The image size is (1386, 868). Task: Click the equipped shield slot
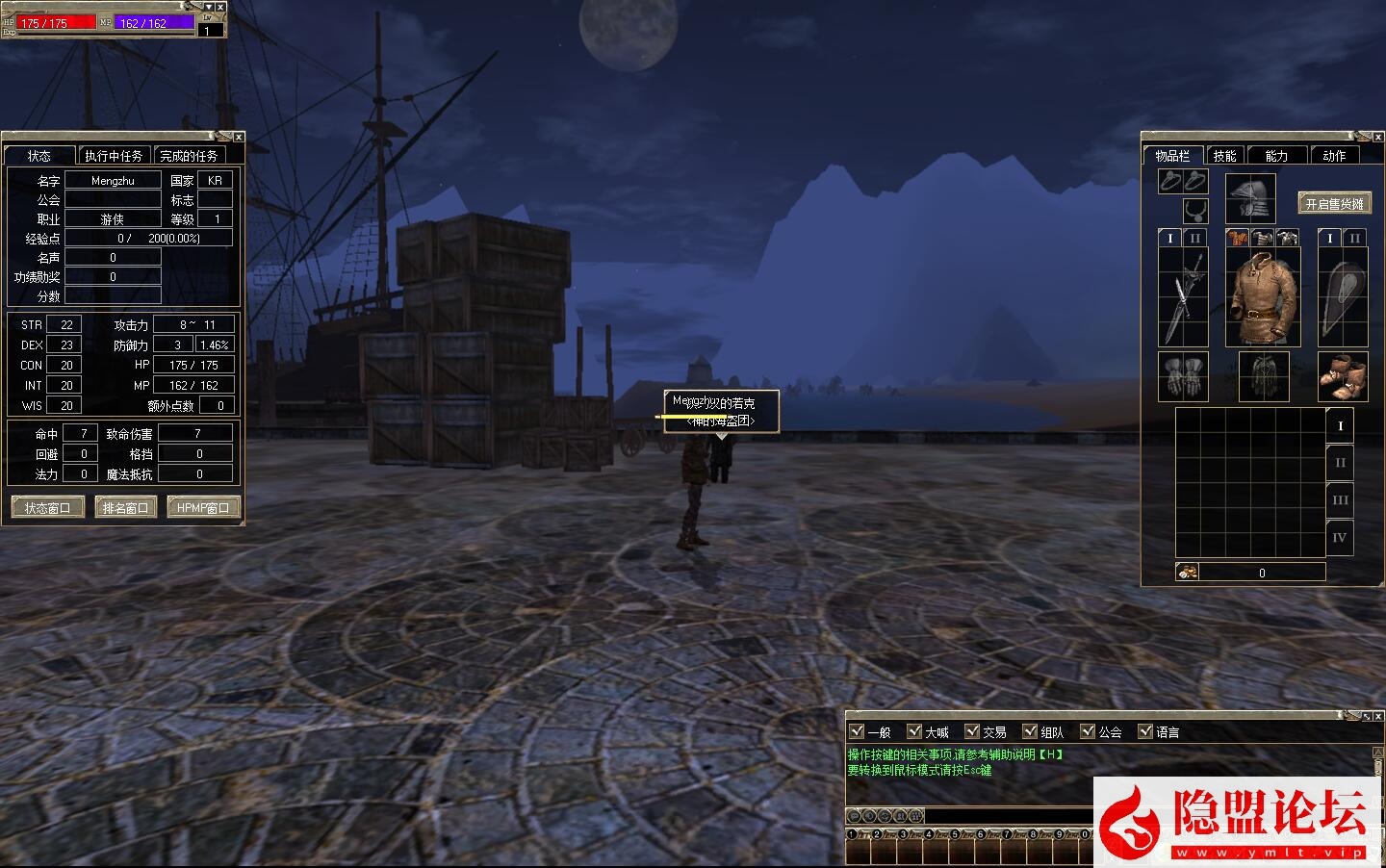click(x=1342, y=296)
